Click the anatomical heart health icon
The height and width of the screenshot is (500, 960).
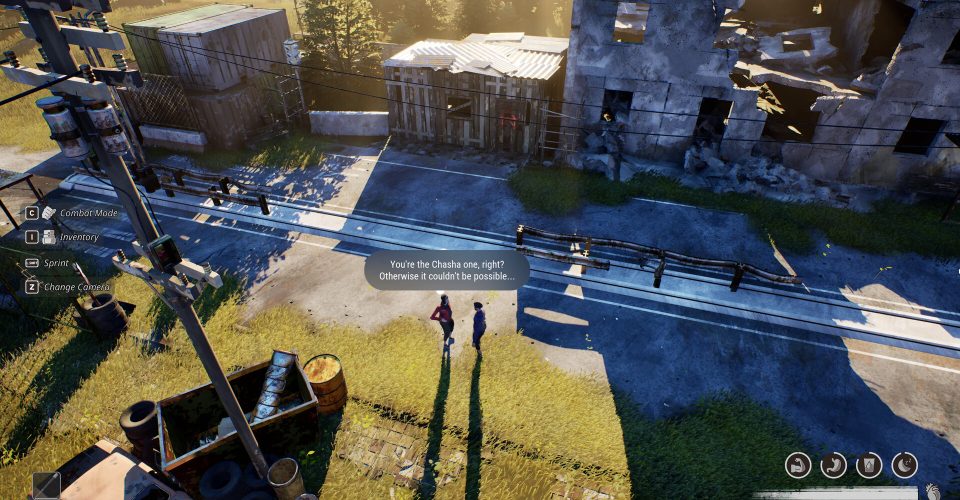[x=933, y=491]
